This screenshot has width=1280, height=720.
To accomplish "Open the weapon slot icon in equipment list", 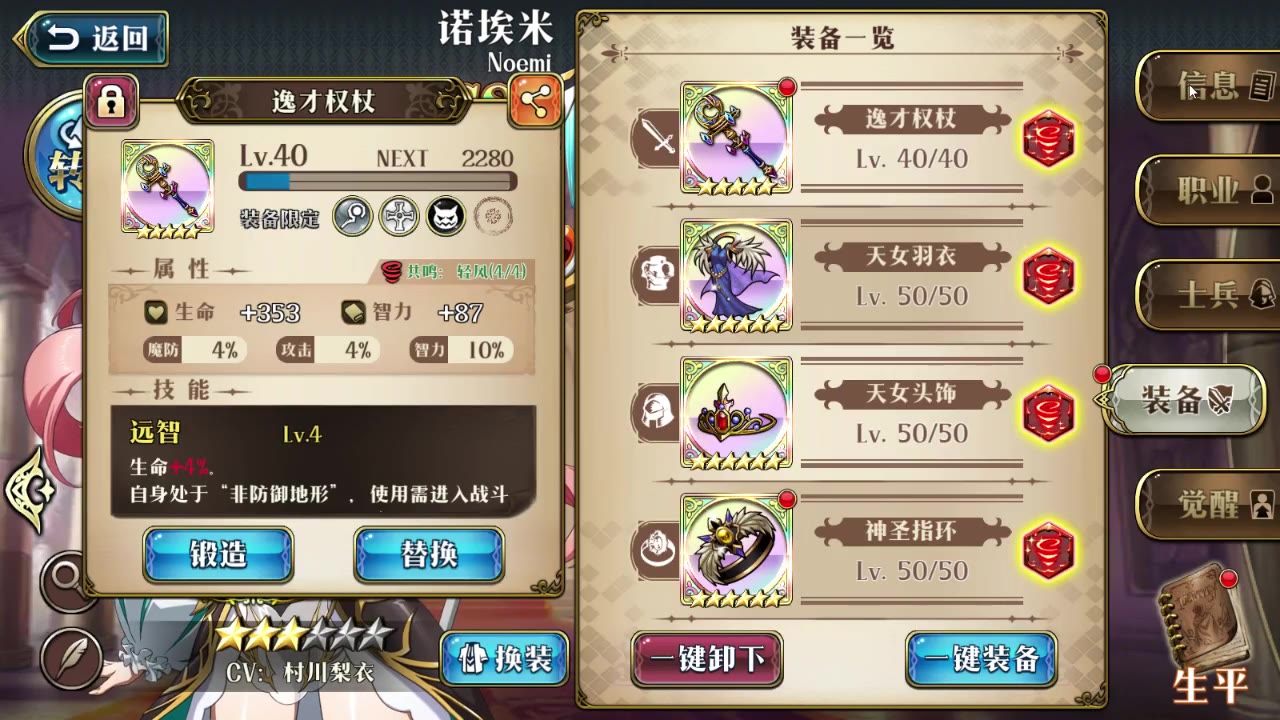I will click(x=657, y=137).
